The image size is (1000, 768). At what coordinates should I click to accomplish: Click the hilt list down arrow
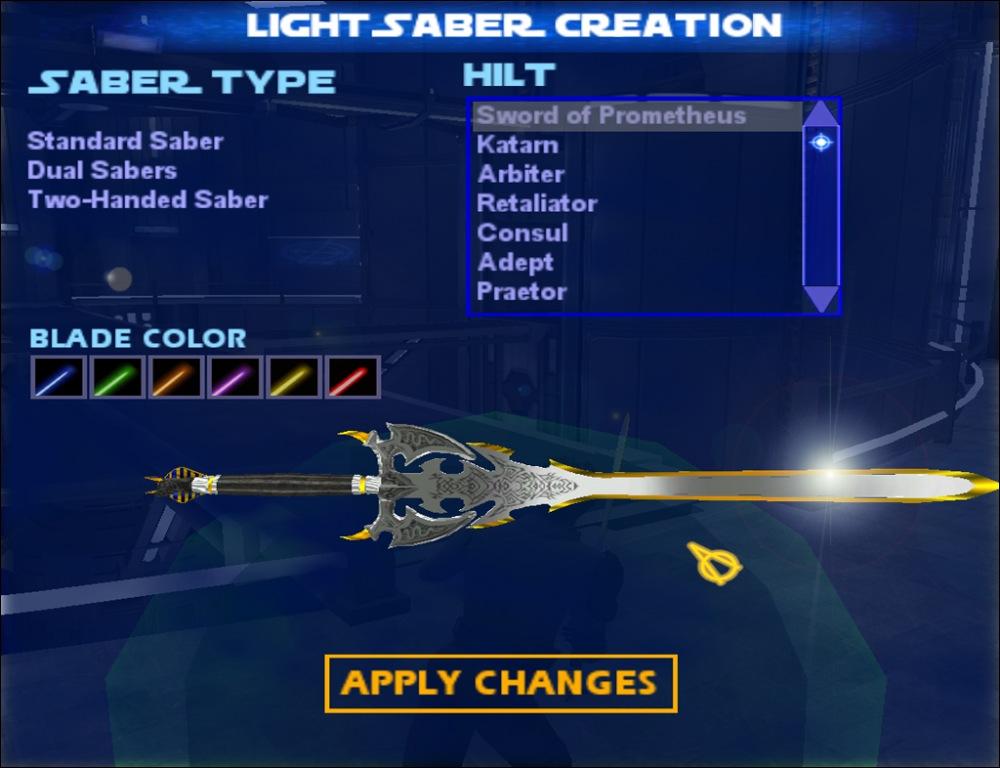[821, 298]
